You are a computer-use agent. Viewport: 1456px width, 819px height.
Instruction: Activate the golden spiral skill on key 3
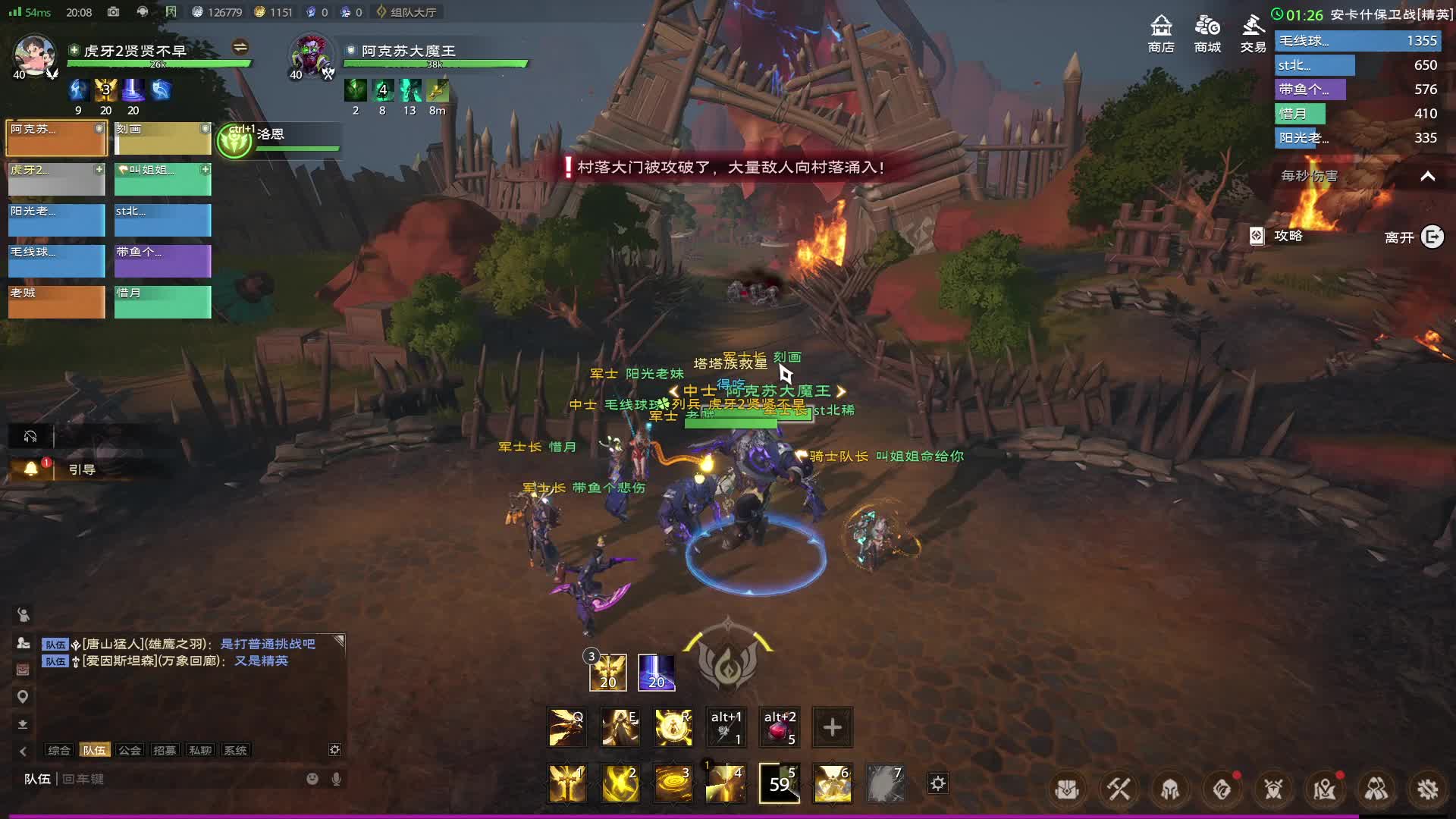[673, 783]
